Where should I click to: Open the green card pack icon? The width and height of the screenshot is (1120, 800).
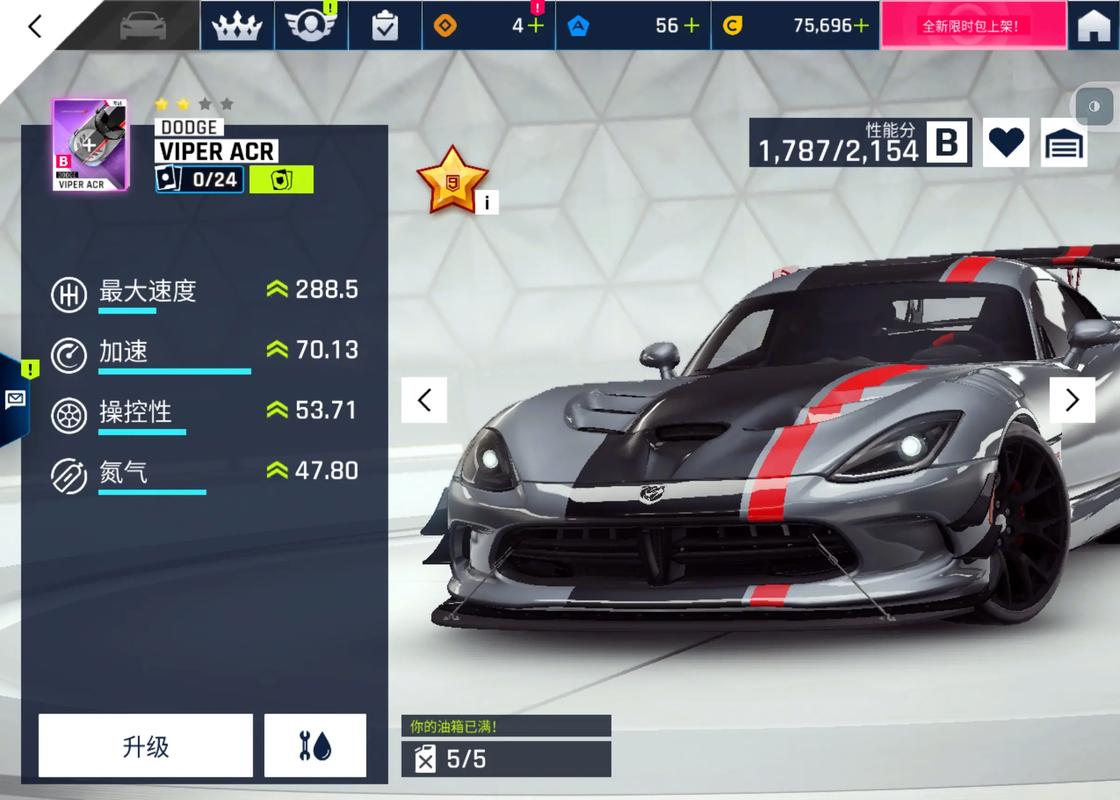tap(281, 180)
